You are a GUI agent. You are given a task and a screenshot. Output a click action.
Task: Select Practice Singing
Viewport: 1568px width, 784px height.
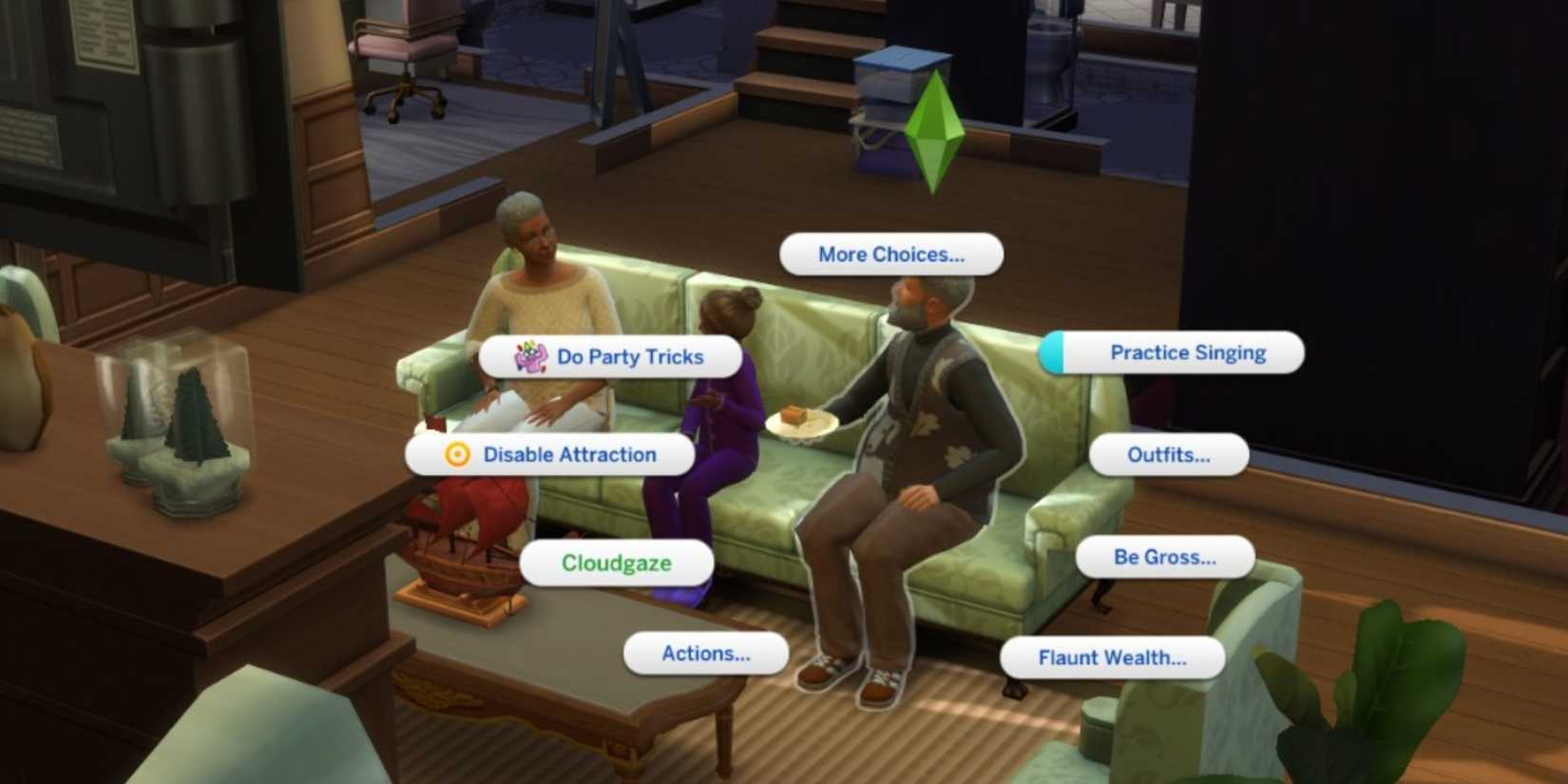[1187, 352]
